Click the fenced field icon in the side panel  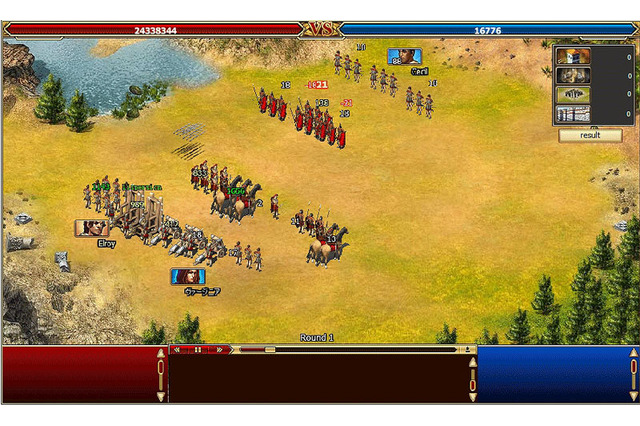click(572, 94)
